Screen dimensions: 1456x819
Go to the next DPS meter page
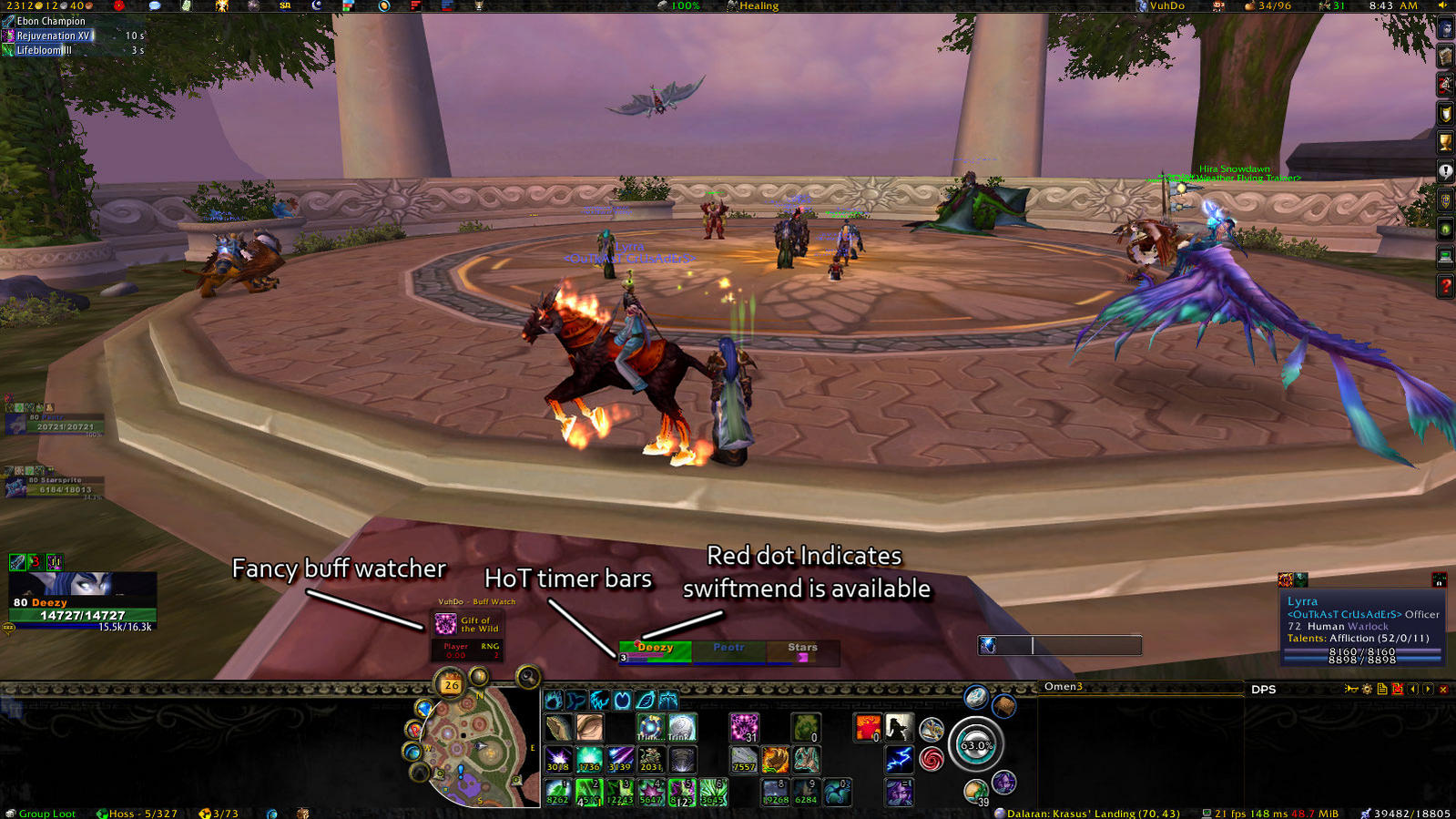[x=1428, y=690]
